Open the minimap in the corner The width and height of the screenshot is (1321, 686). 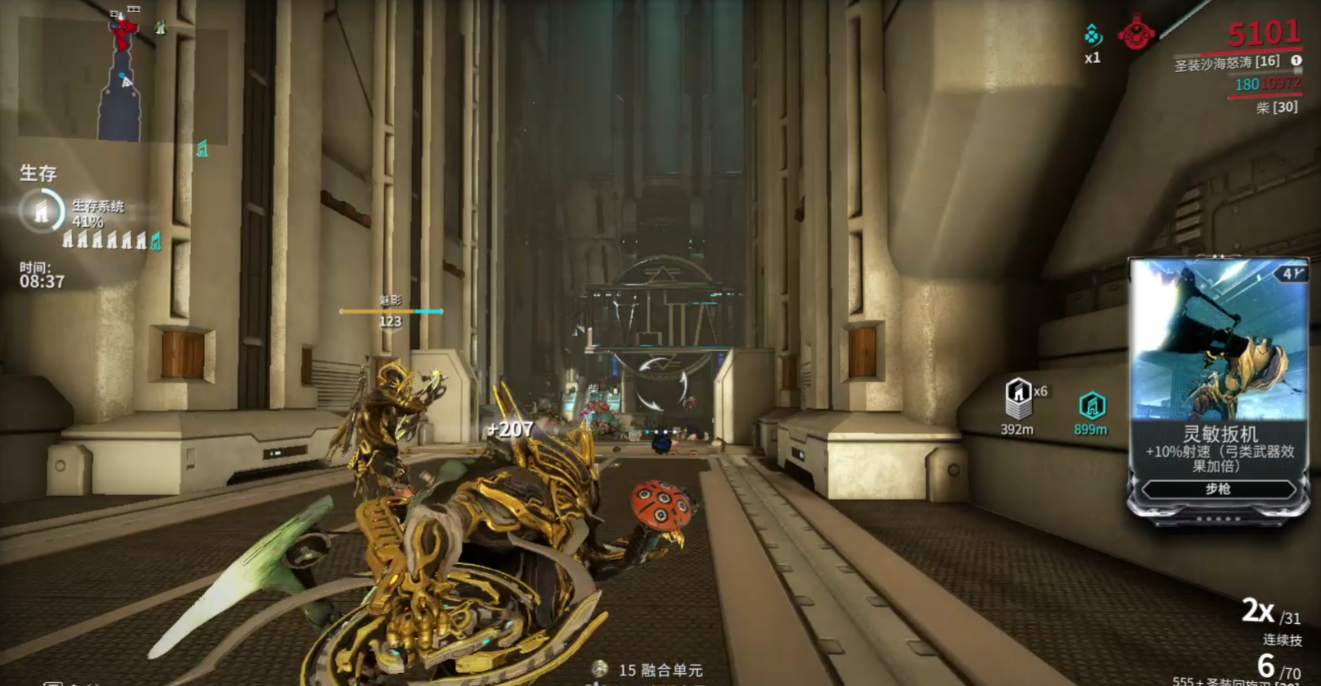(x=122, y=77)
